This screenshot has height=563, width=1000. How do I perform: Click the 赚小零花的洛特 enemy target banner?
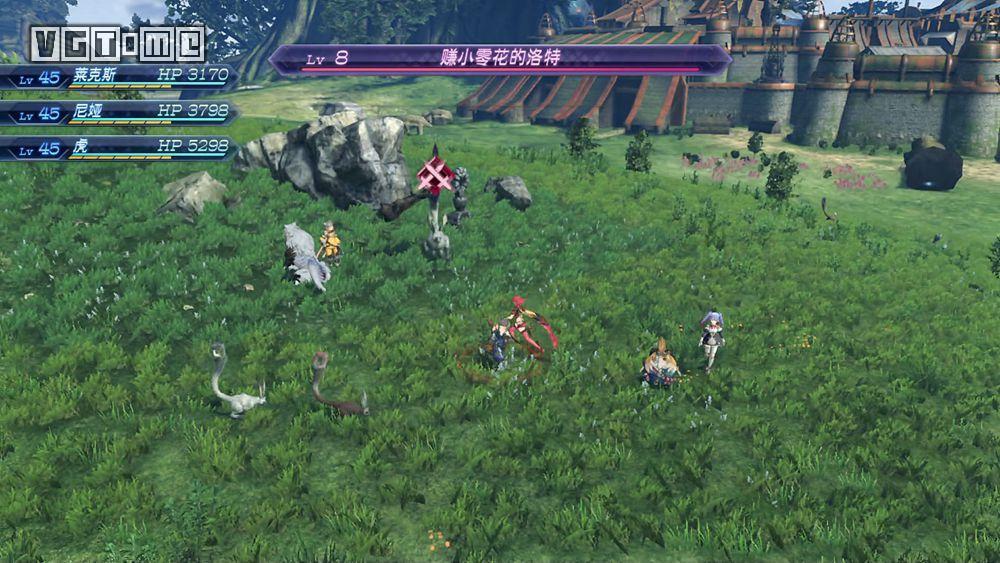[x=500, y=59]
